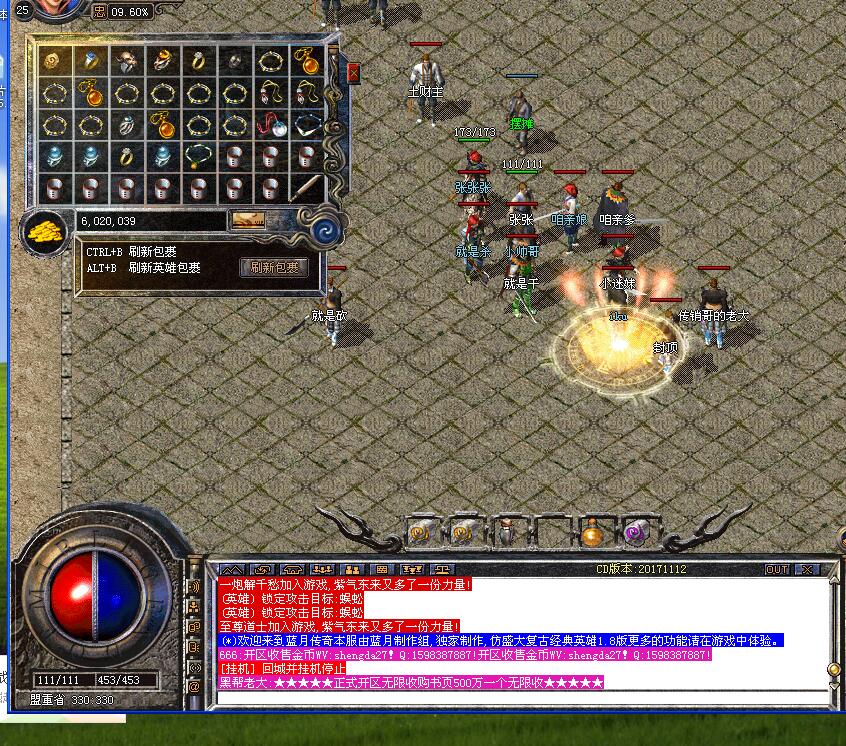Use the orange potion flask on the belt

point(591,534)
